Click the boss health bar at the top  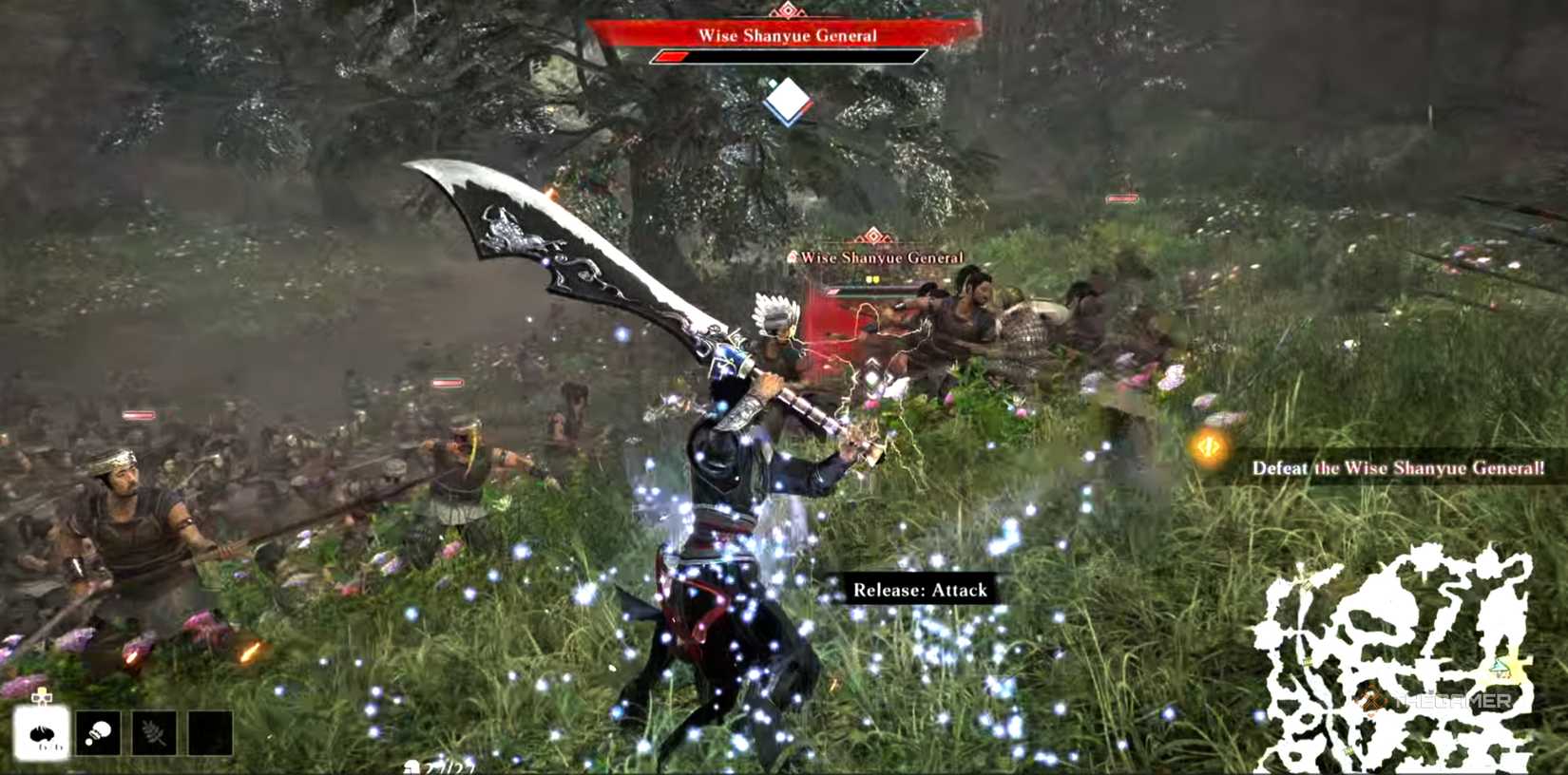[x=791, y=55]
